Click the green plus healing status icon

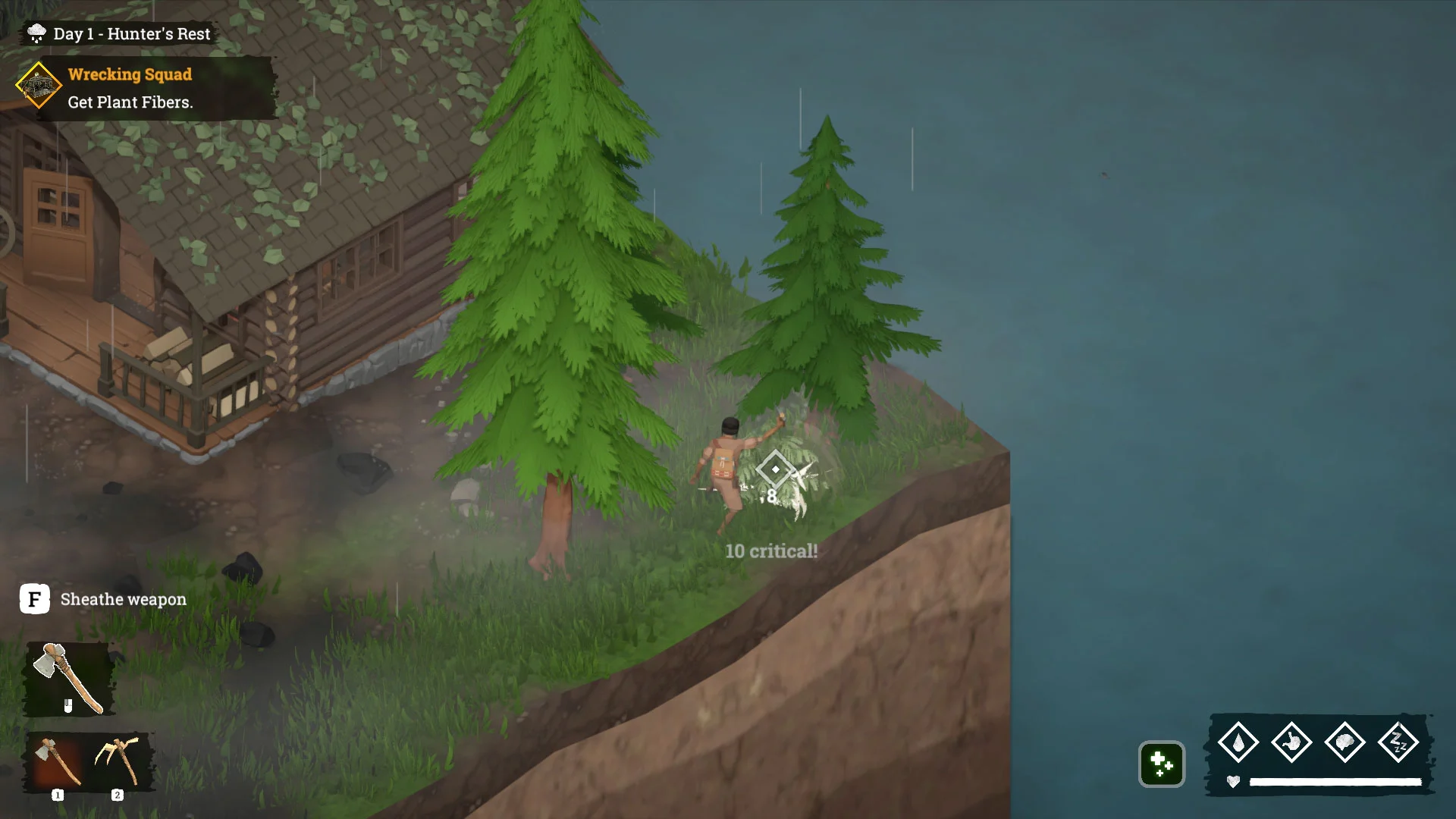click(1161, 764)
